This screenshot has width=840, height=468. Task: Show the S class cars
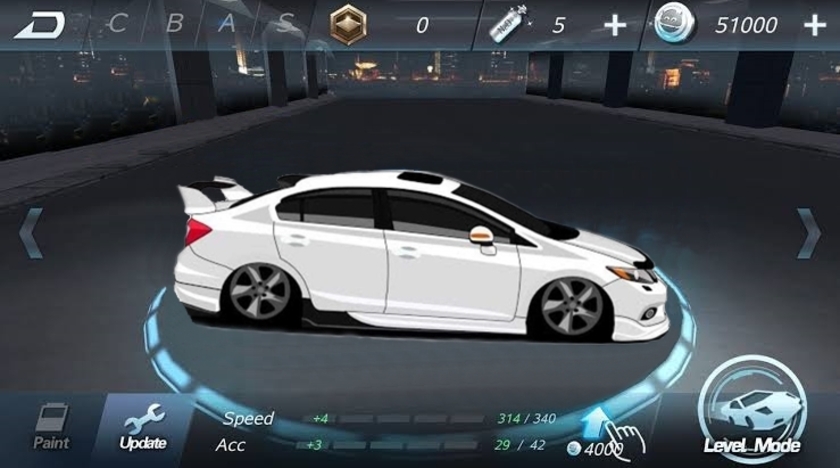coord(286,25)
